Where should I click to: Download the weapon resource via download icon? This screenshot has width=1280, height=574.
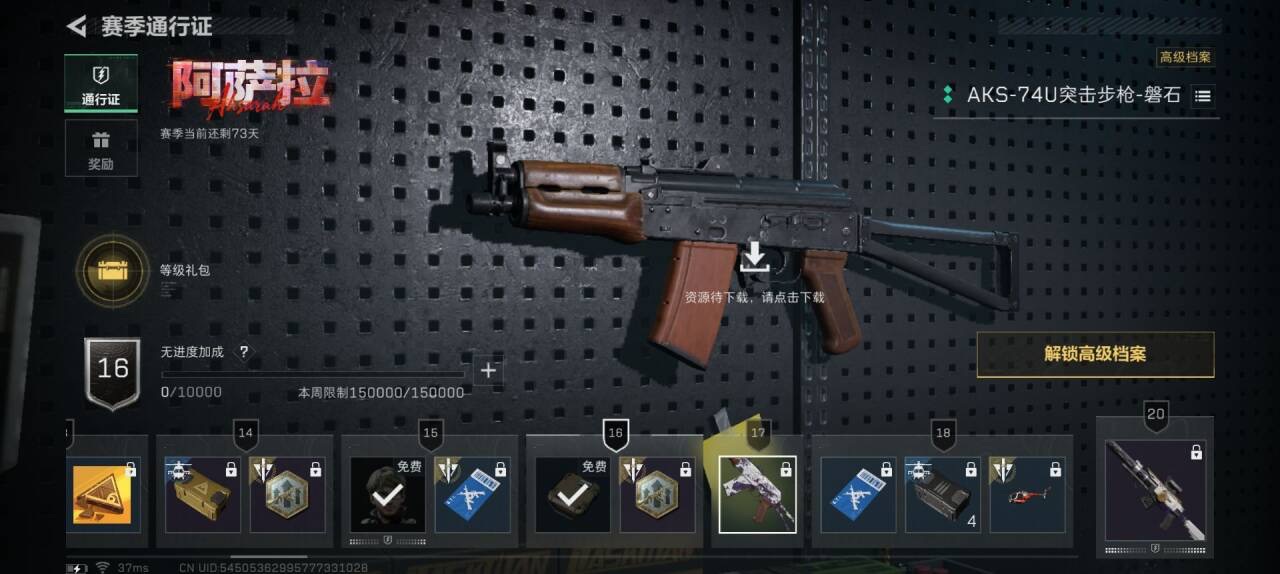coord(754,257)
